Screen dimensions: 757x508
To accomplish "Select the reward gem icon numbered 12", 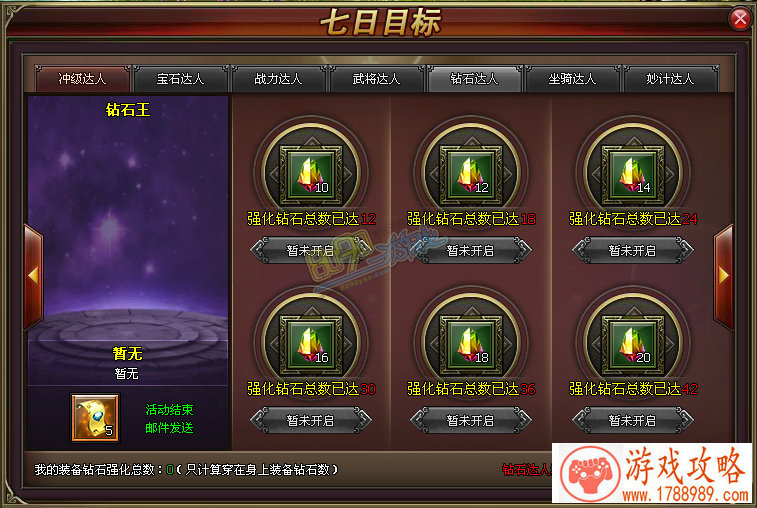I will tap(468, 170).
